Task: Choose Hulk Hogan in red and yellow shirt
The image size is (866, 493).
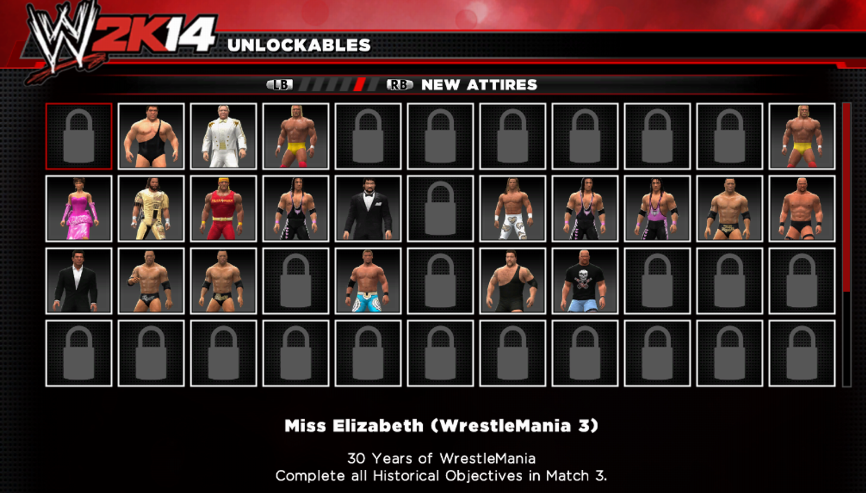Action: pos(223,208)
